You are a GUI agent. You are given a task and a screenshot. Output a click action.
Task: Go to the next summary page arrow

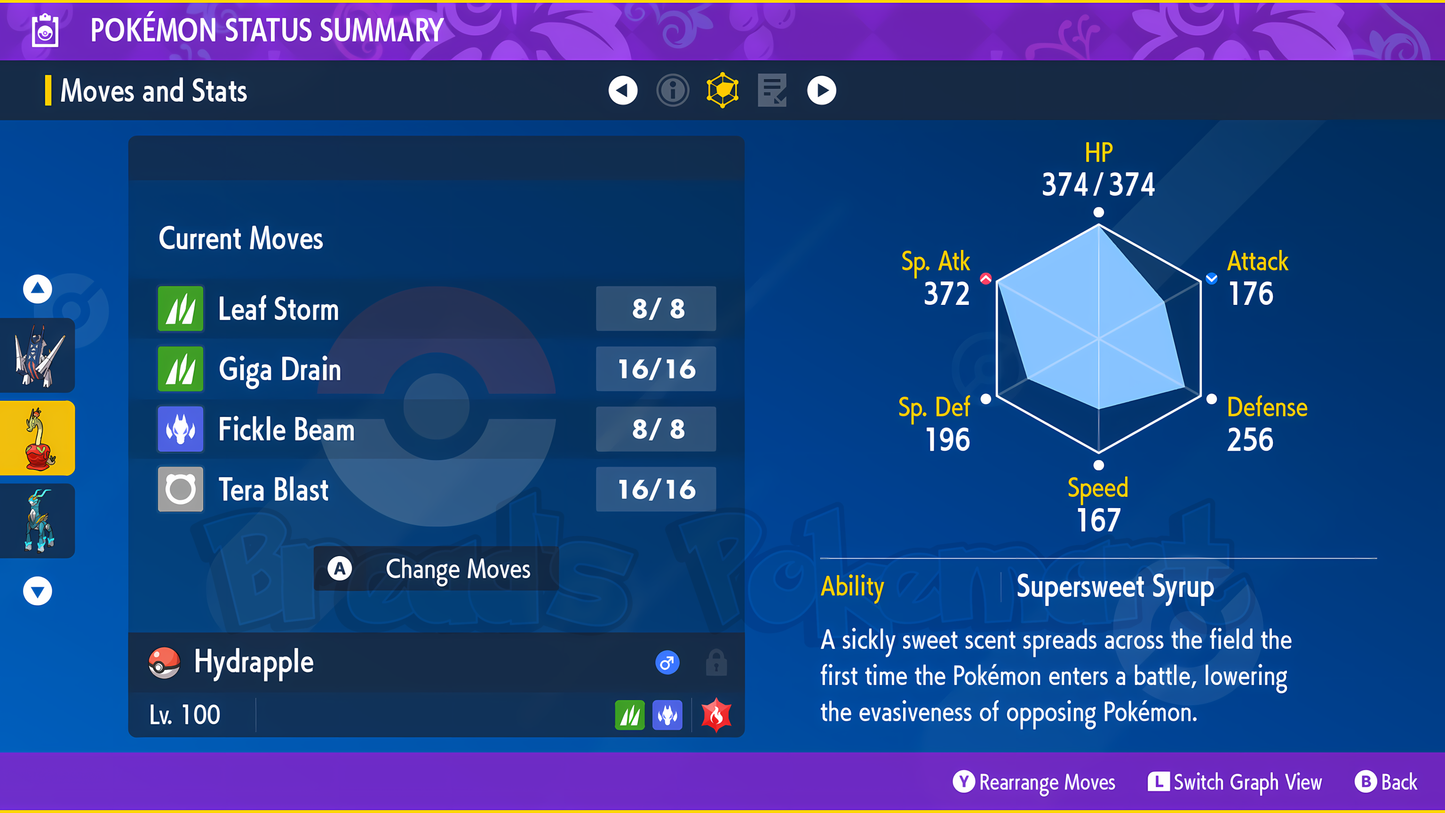click(822, 91)
